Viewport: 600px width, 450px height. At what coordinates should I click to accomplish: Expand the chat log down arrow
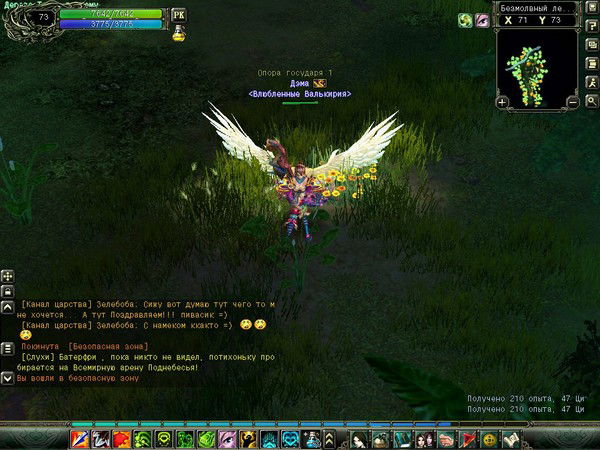coord(7,379)
